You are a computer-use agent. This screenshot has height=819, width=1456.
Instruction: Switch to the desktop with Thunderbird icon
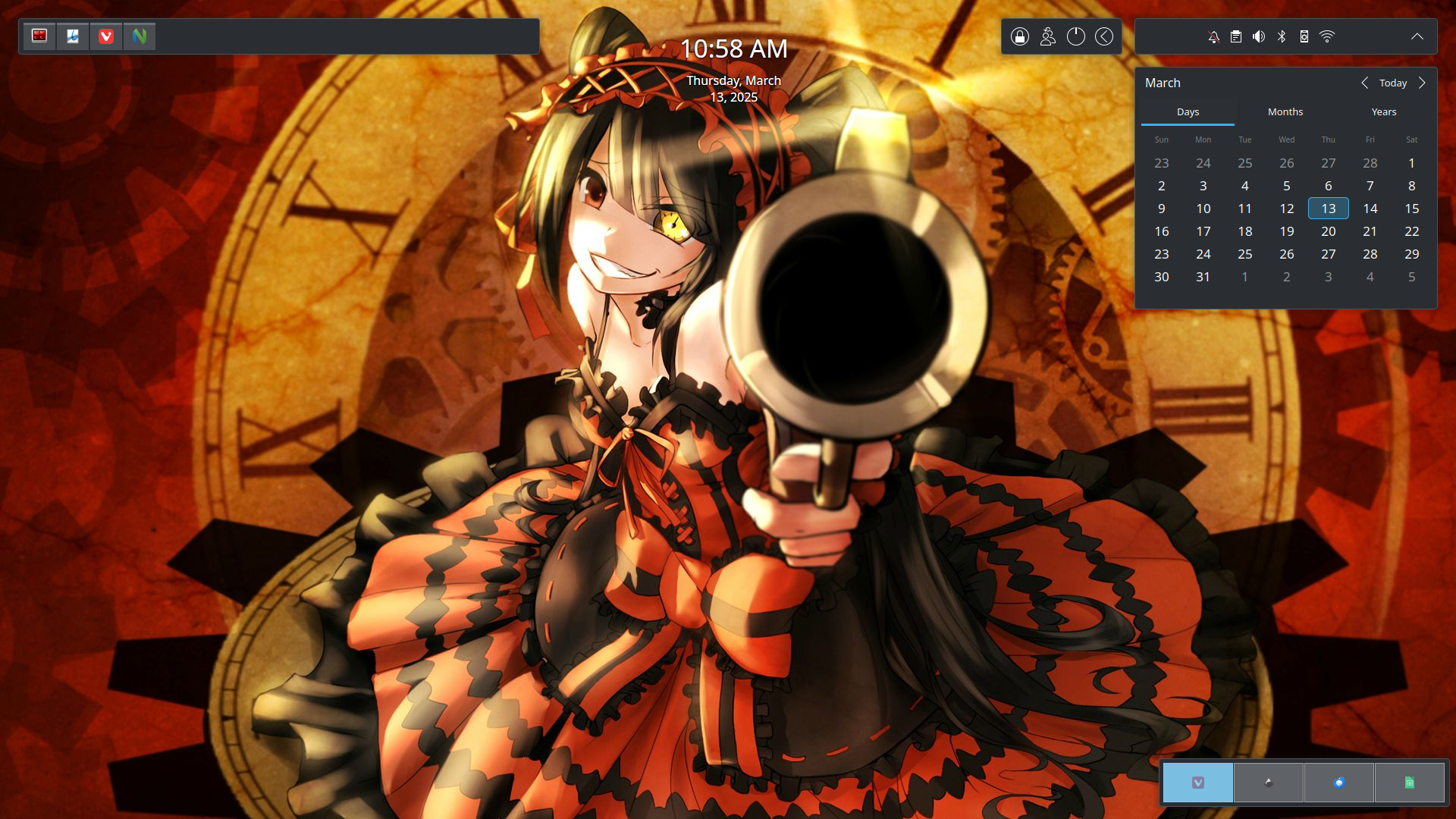(1339, 783)
